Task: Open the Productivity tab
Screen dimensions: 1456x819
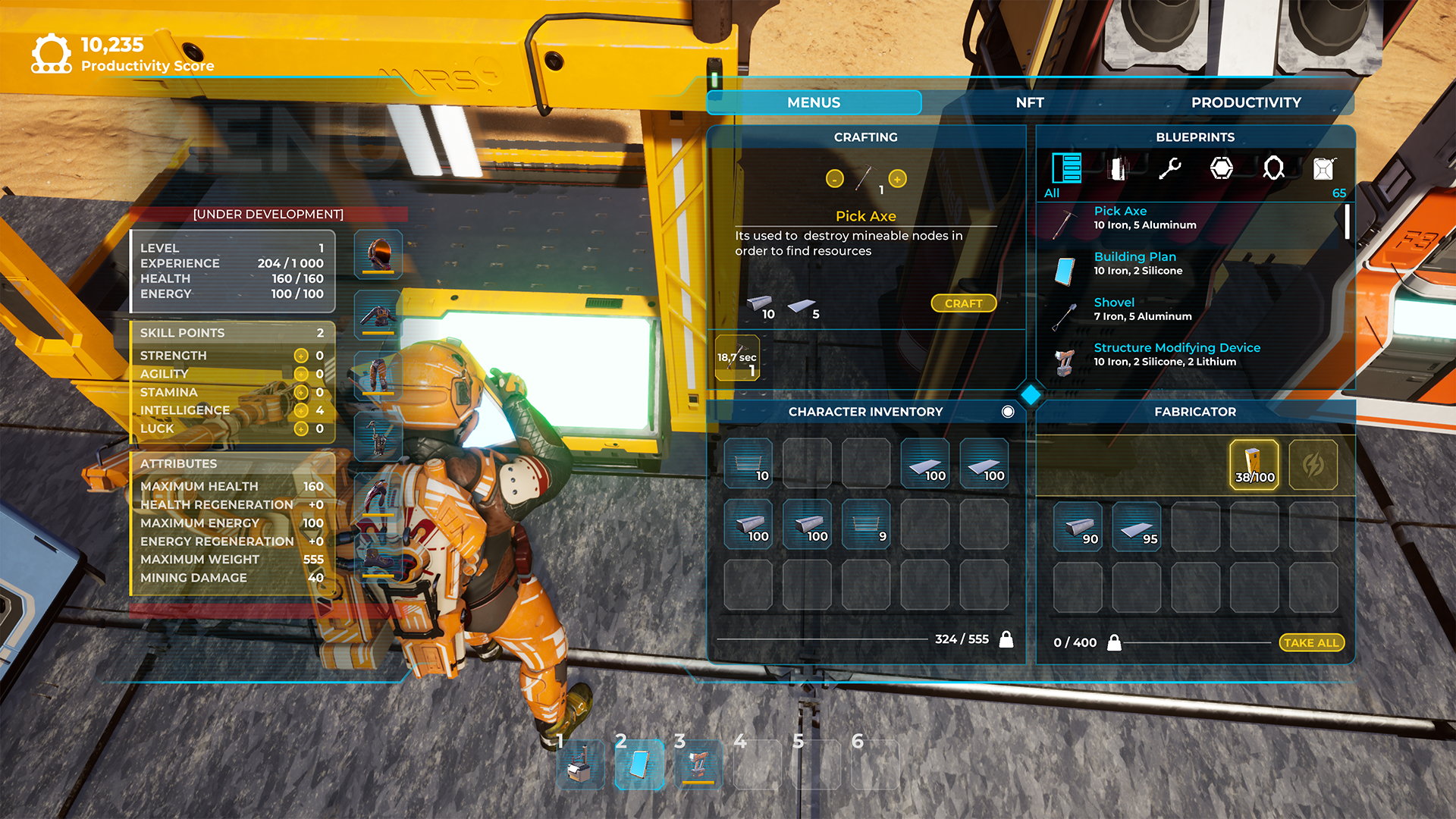Action: [1245, 102]
